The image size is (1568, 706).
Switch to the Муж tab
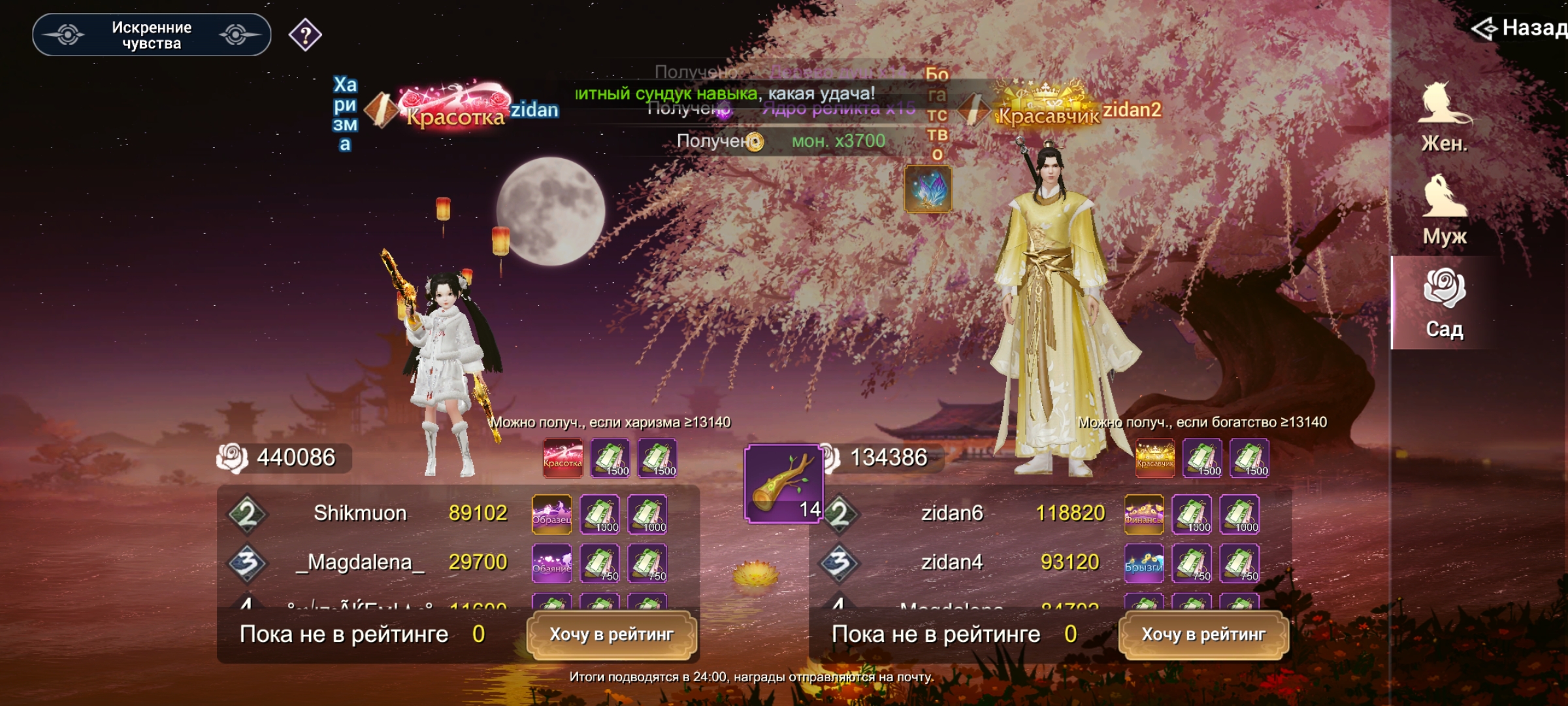click(x=1445, y=210)
